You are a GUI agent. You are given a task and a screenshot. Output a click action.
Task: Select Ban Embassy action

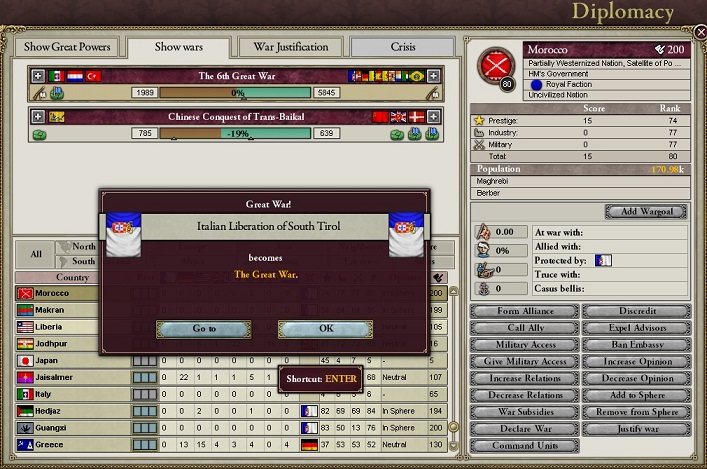pos(636,345)
